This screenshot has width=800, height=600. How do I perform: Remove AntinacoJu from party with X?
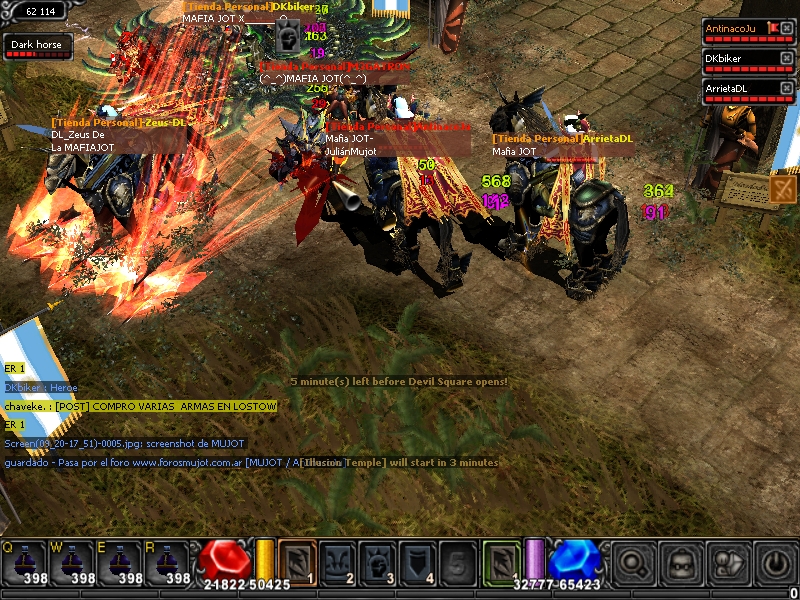tap(786, 28)
